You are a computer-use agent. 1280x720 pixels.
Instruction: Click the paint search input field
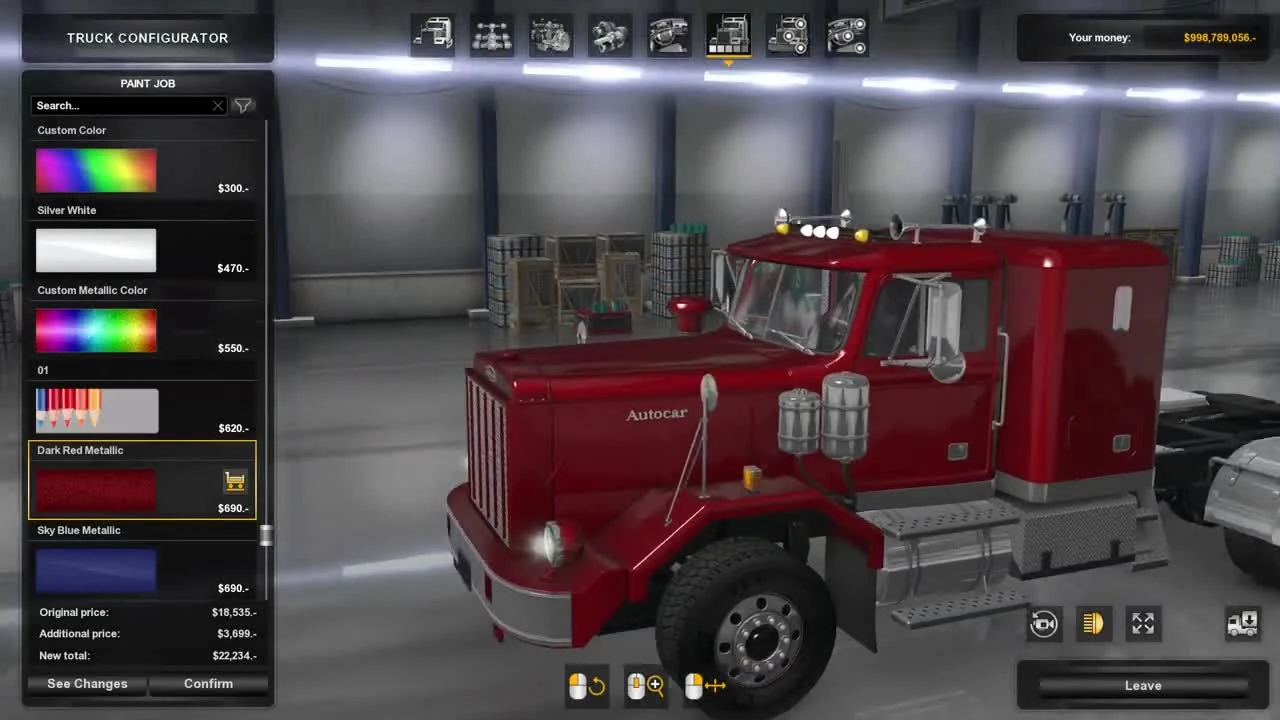(120, 105)
